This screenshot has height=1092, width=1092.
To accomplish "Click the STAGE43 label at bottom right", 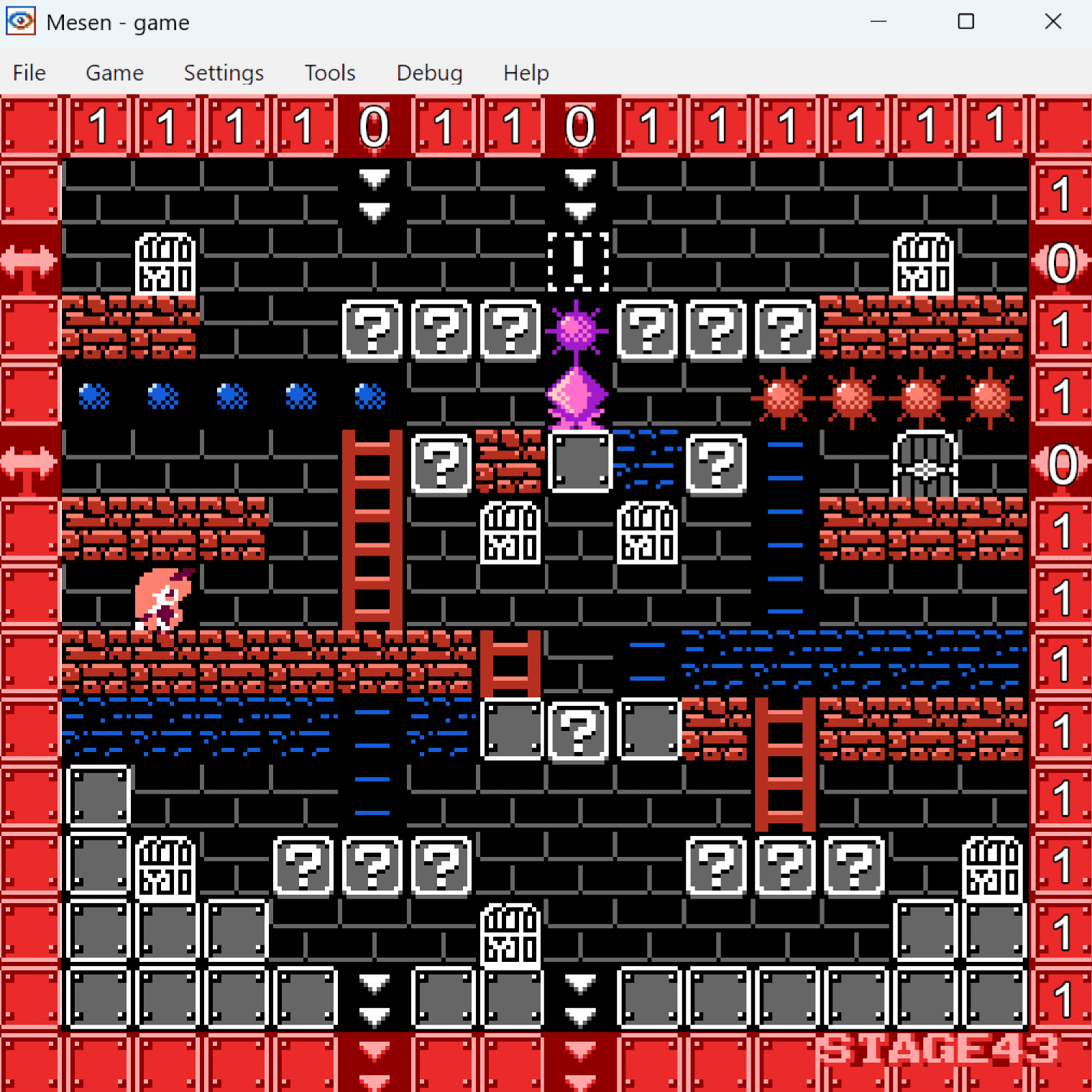I will coord(937,1050).
